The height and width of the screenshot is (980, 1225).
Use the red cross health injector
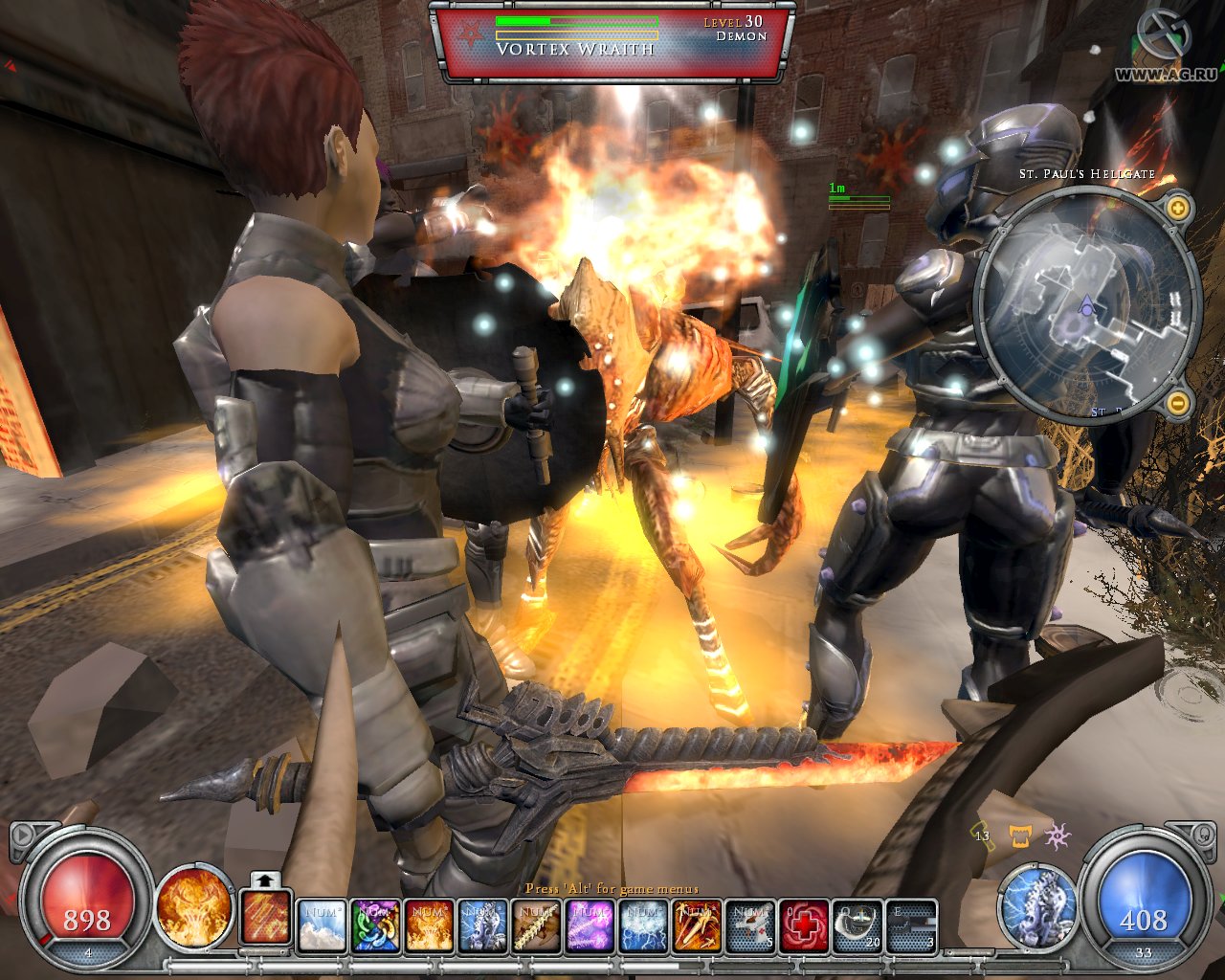coord(804,926)
